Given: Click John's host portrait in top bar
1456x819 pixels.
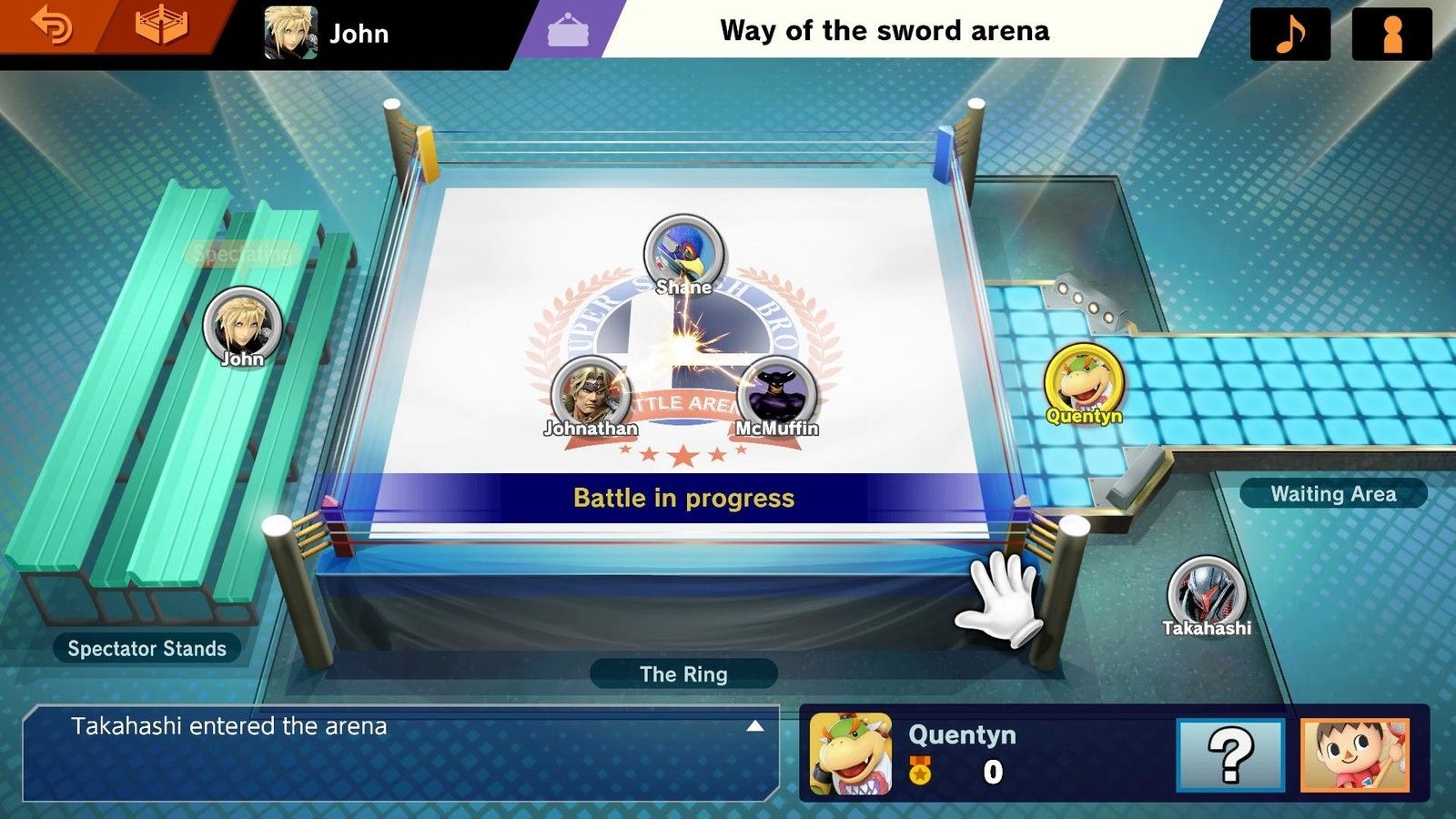Looking at the screenshot, I should coord(290,33).
